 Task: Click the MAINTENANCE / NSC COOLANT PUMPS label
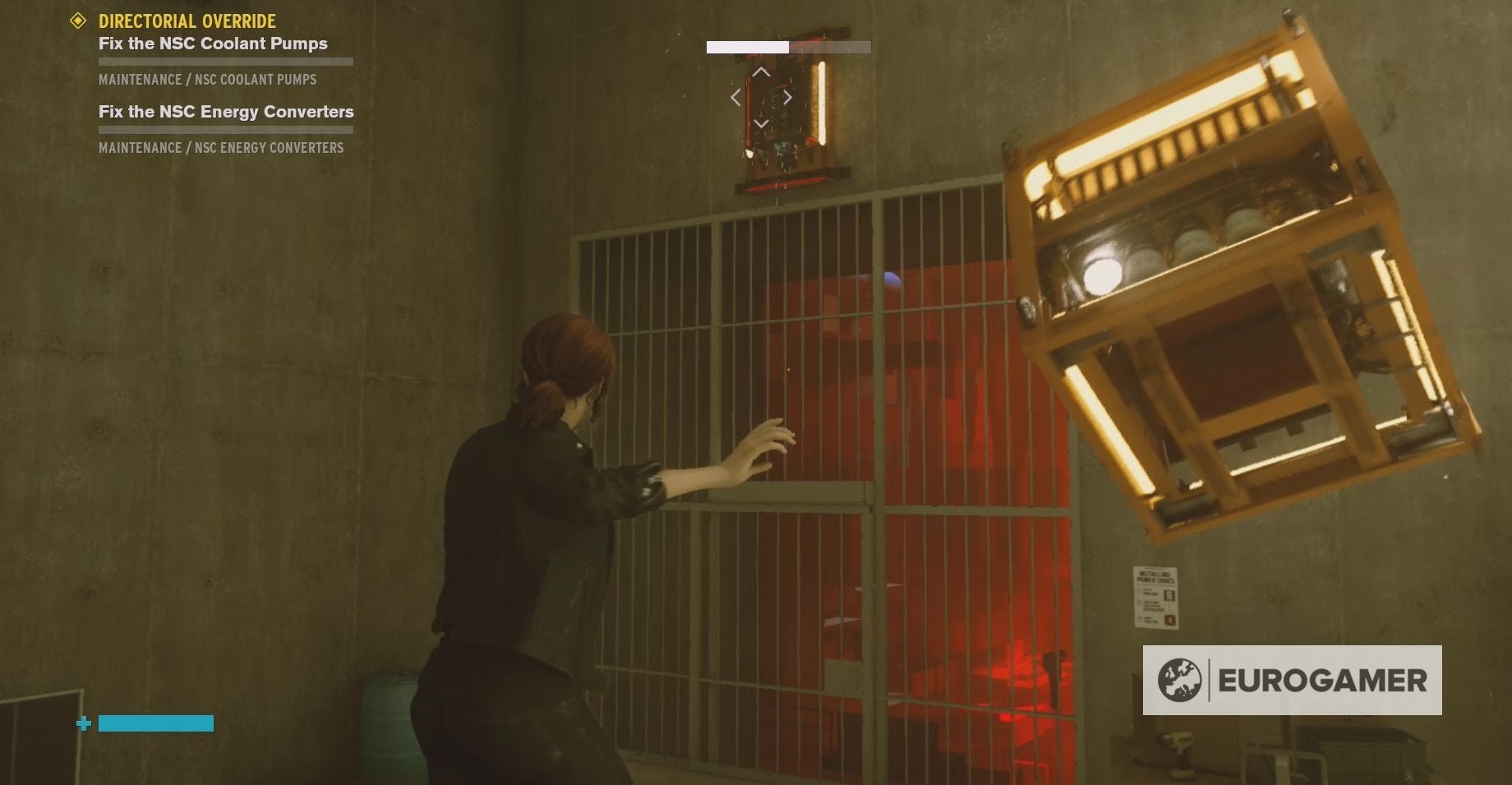click(x=208, y=80)
